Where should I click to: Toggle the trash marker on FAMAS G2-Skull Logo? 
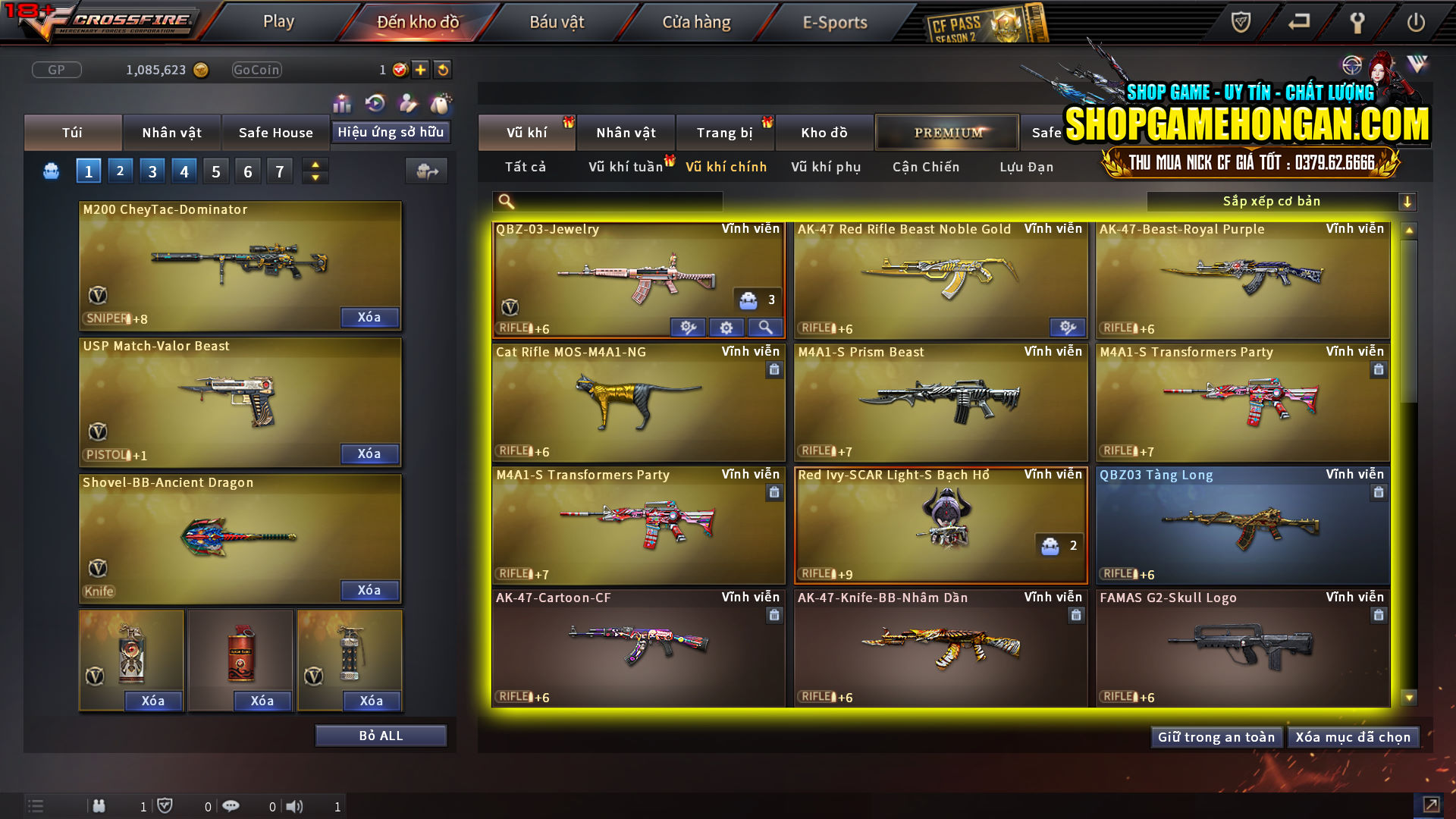1377,616
